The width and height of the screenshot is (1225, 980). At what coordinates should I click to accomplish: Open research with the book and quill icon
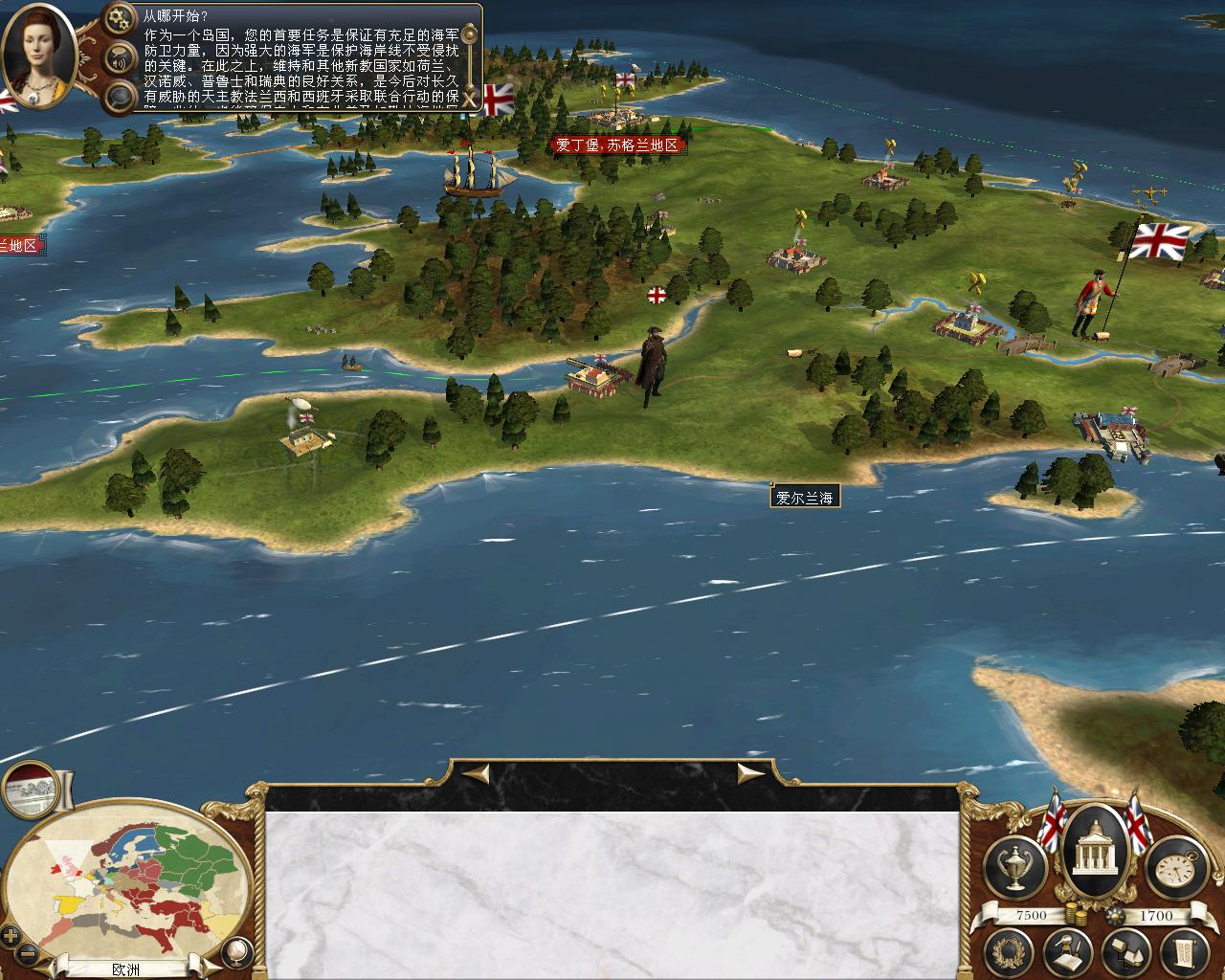point(1066,952)
